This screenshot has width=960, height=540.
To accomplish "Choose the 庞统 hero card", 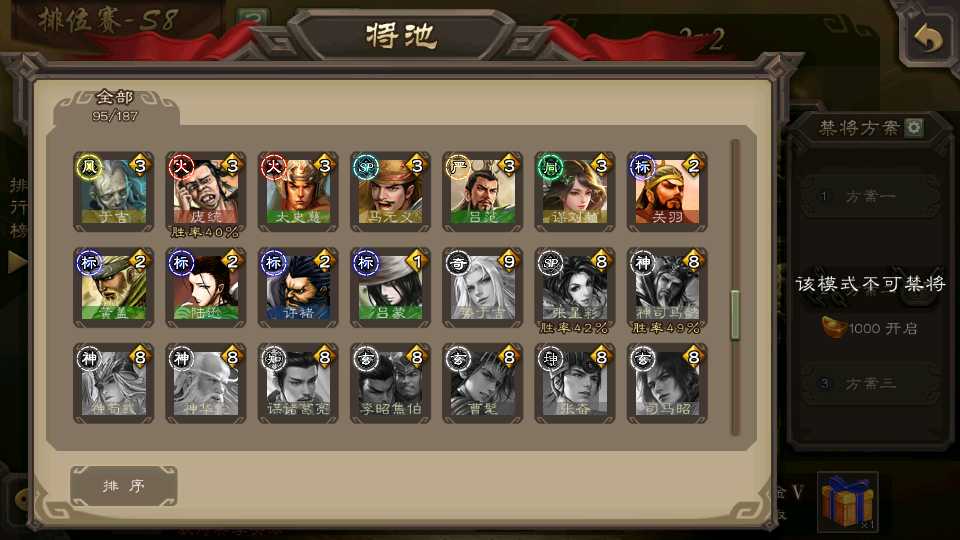I will tap(205, 189).
